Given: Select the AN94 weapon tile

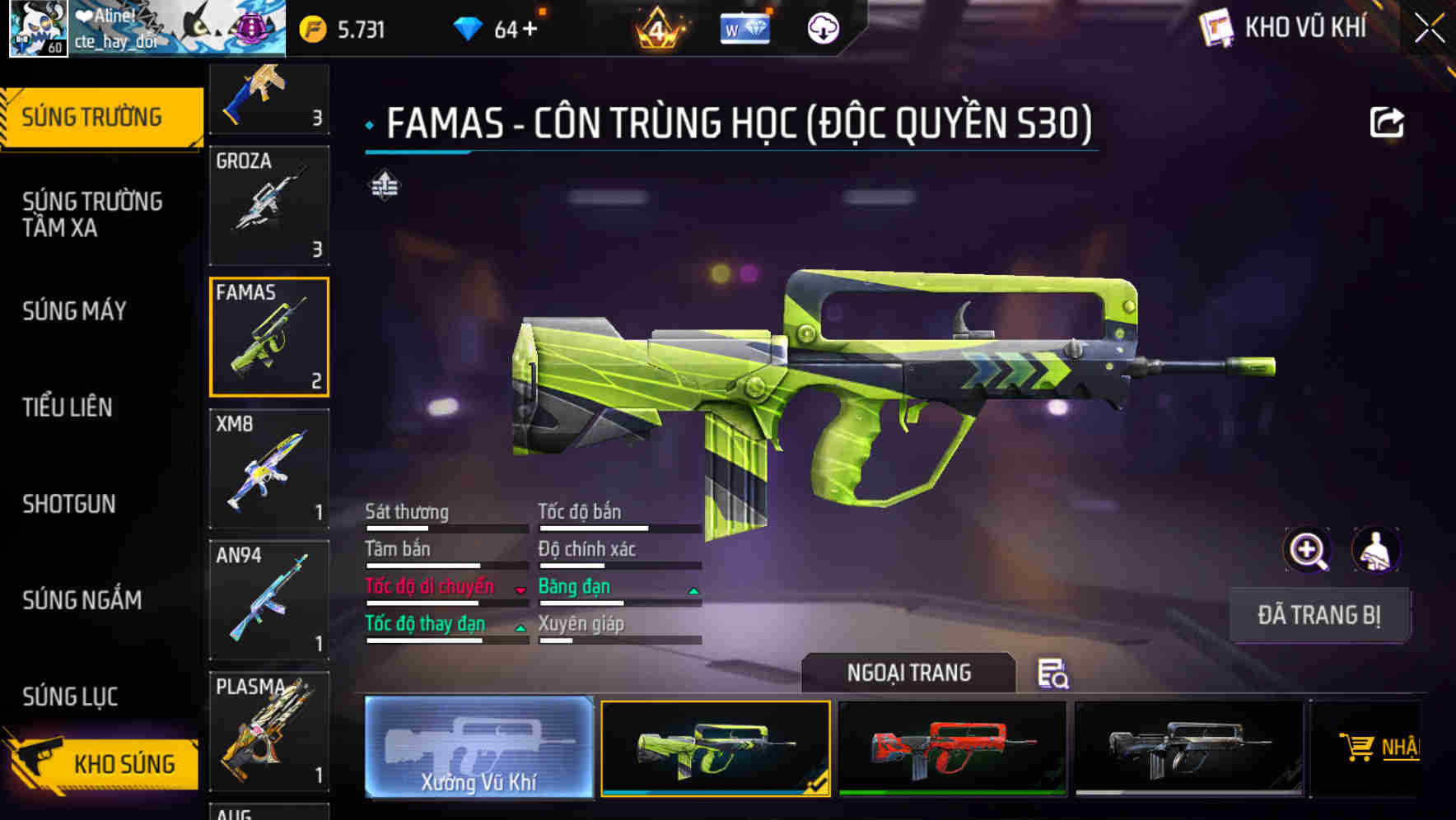Looking at the screenshot, I should [269, 600].
